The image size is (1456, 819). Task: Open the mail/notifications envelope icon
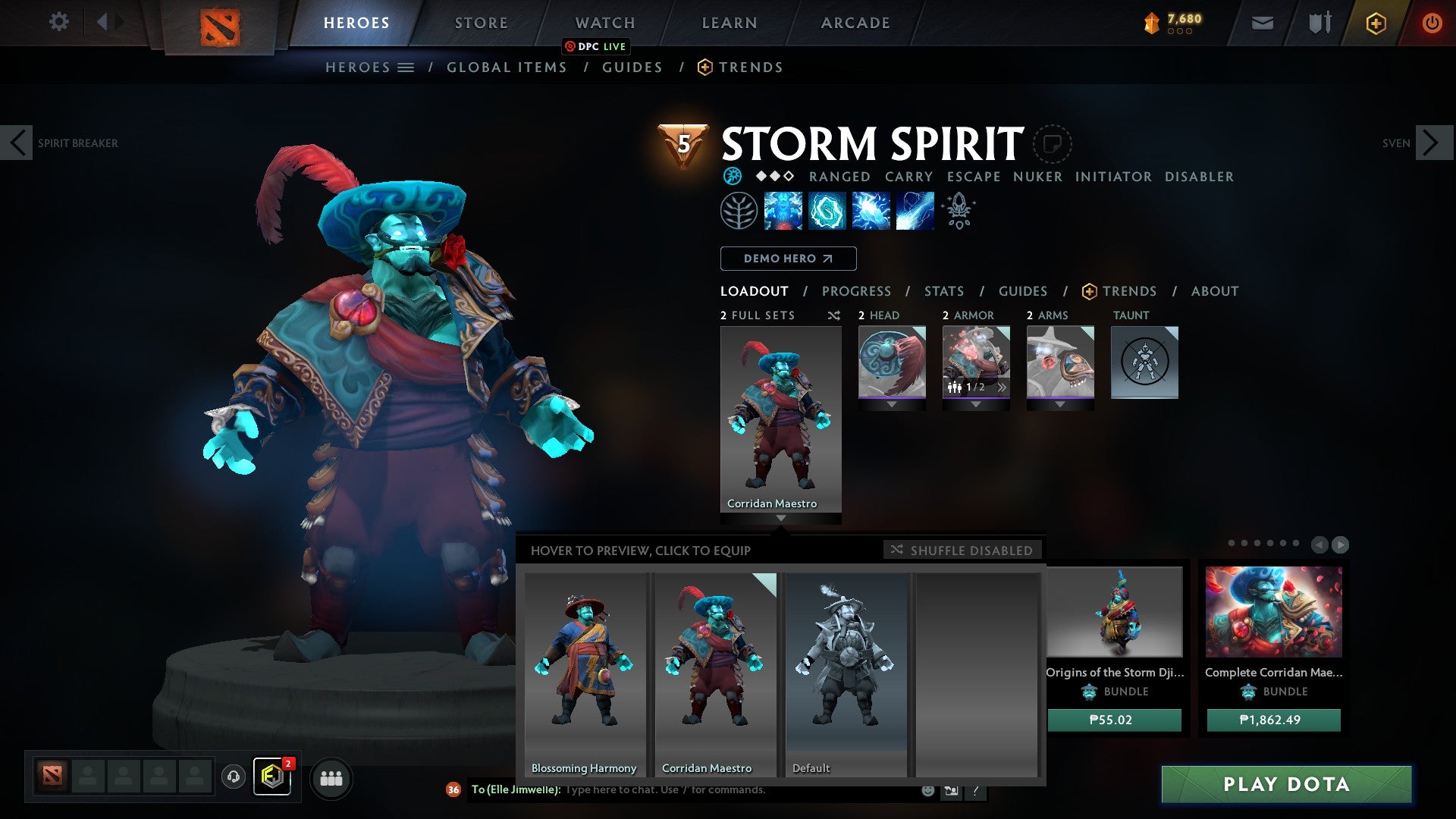[1263, 22]
